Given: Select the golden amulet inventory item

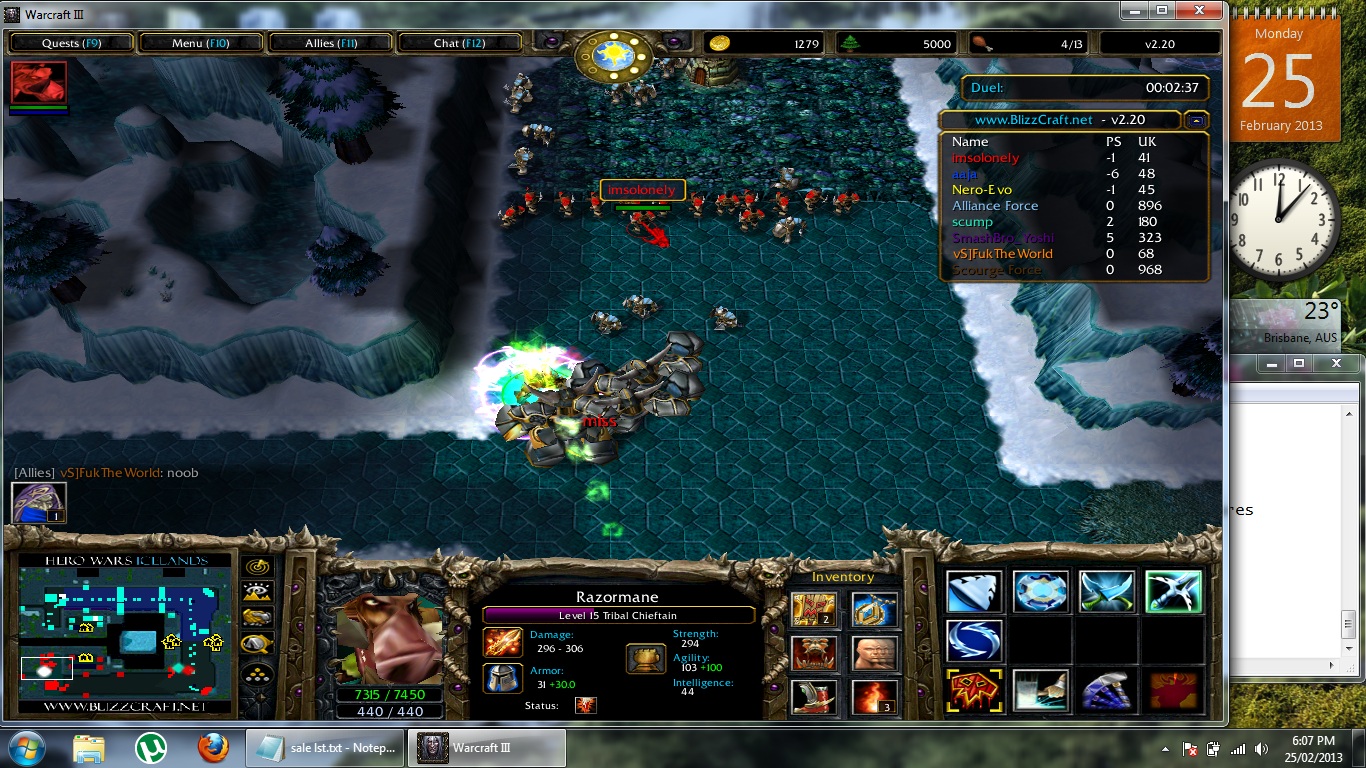Looking at the screenshot, I should tap(874, 609).
